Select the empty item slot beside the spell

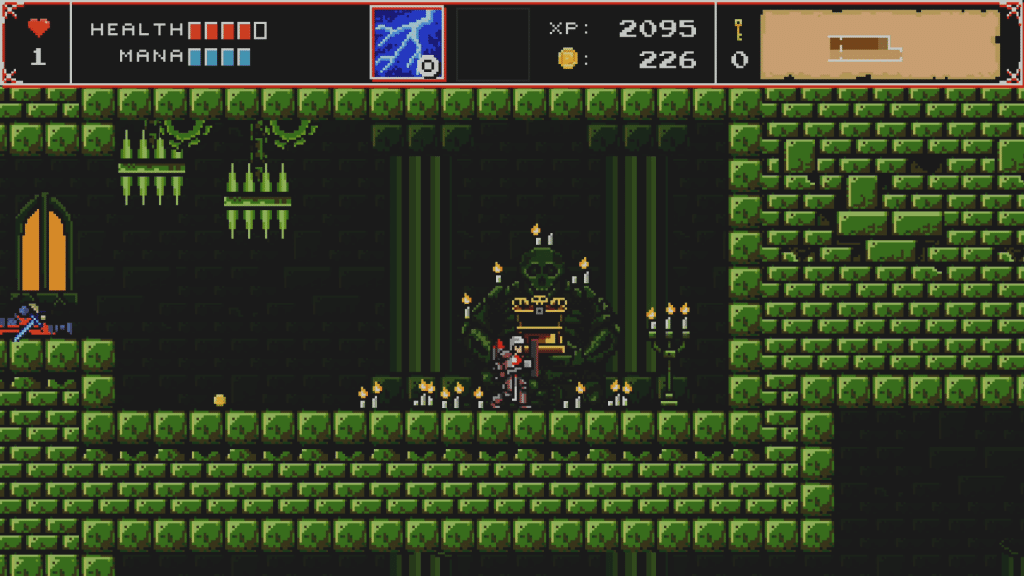coord(492,43)
